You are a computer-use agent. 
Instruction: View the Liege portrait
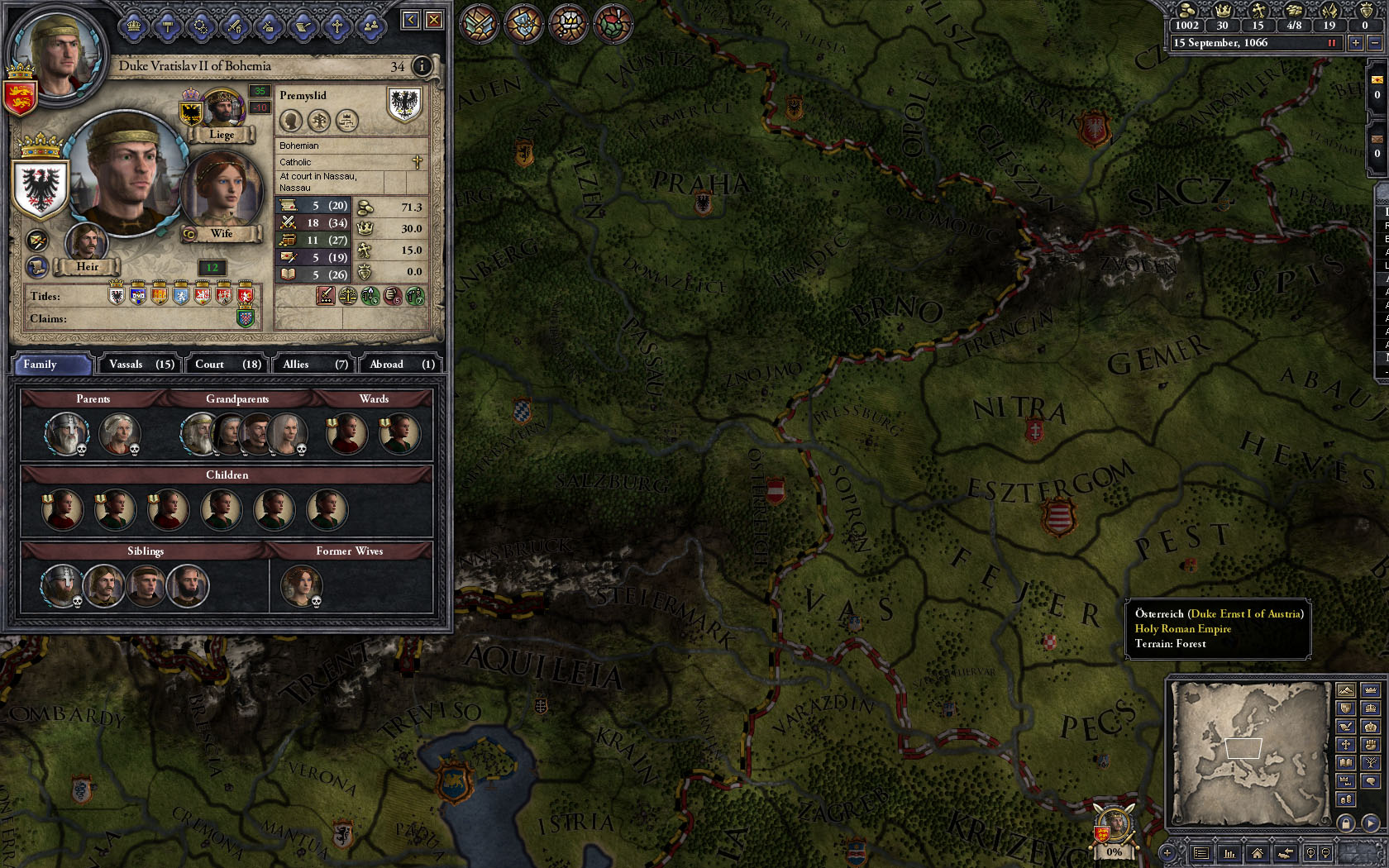tap(222, 109)
